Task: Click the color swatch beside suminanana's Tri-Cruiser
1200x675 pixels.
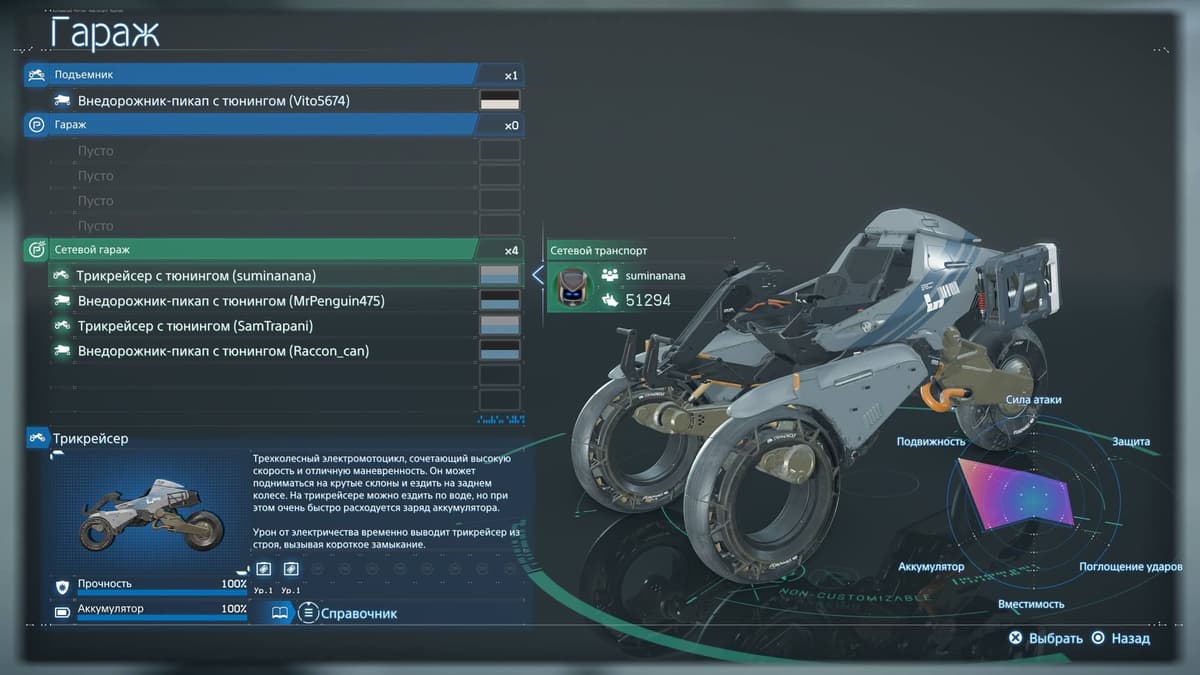Action: [500, 275]
